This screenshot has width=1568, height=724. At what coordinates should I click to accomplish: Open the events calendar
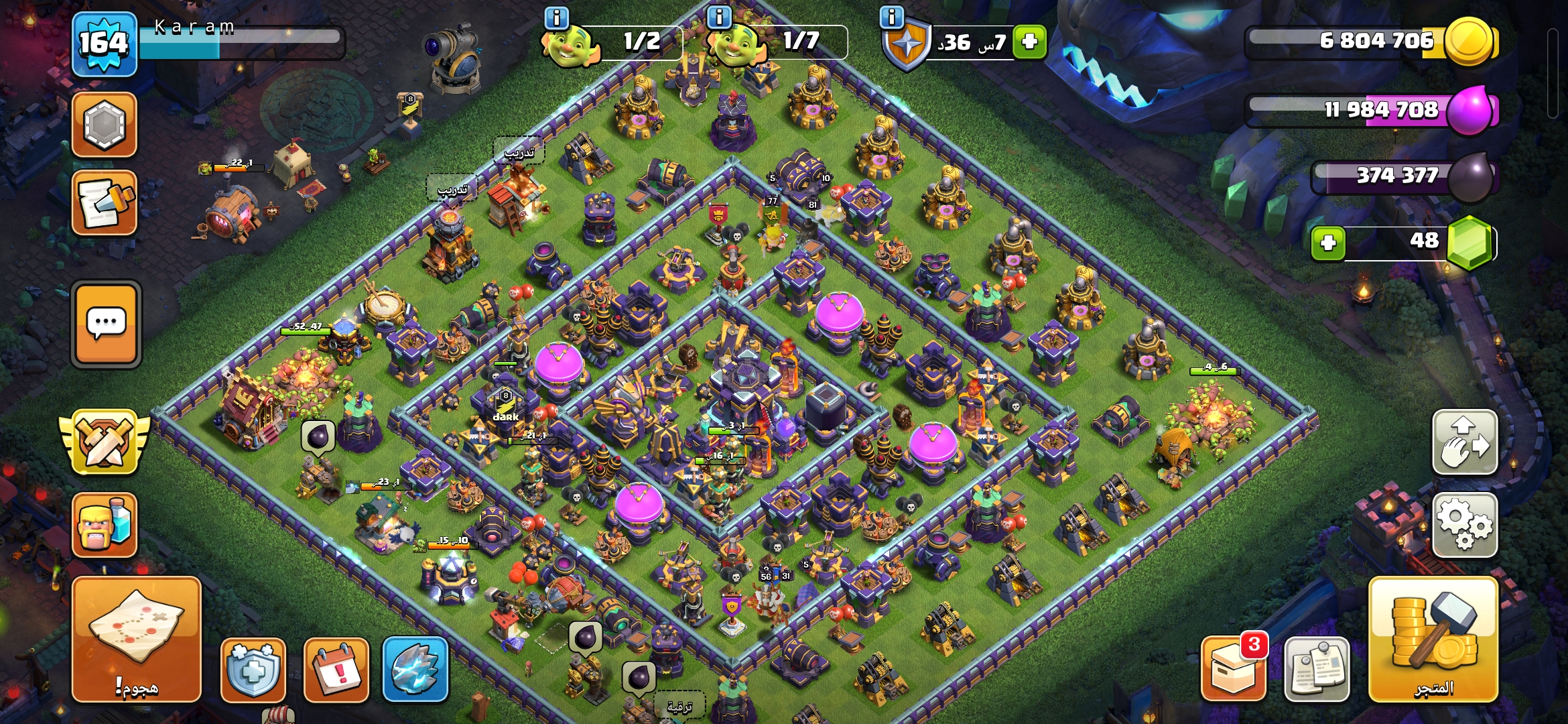pos(336,670)
